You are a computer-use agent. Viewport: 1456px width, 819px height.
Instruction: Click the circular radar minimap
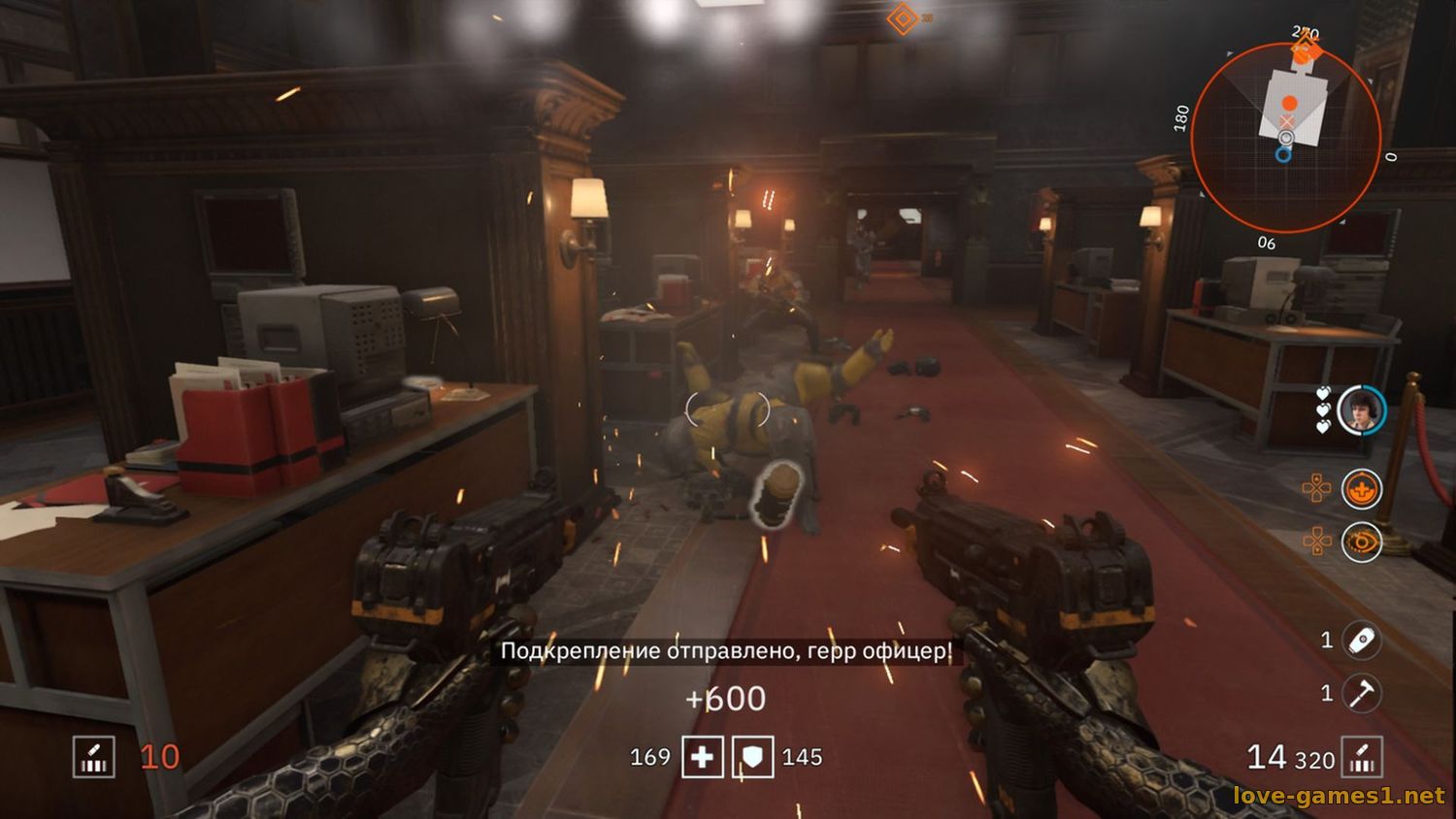coord(1285,138)
